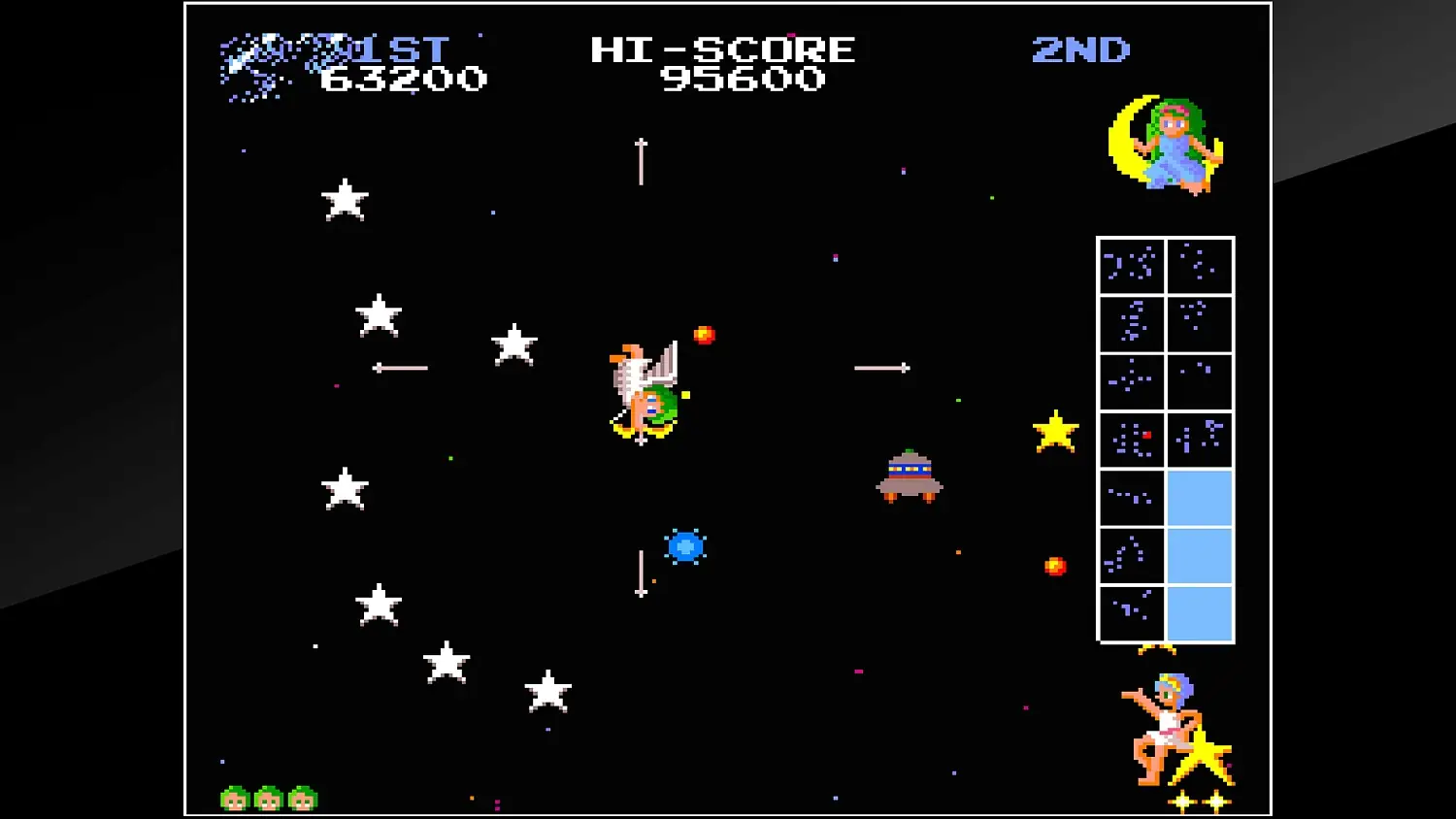1456x819 pixels.
Task: Expand the leftward direction arrow
Action: 398,367
